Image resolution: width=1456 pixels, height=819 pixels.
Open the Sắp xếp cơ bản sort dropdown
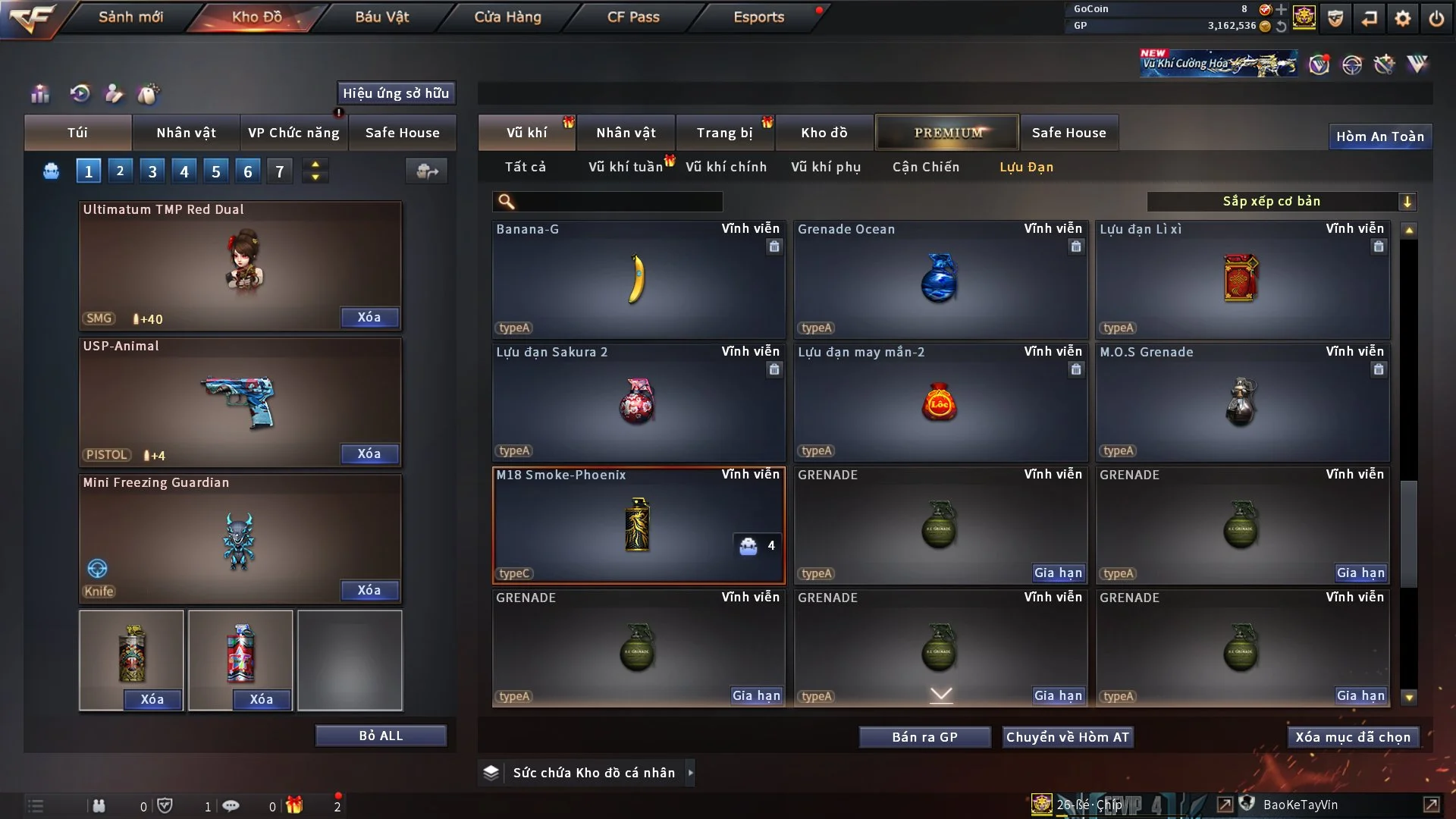[1282, 201]
